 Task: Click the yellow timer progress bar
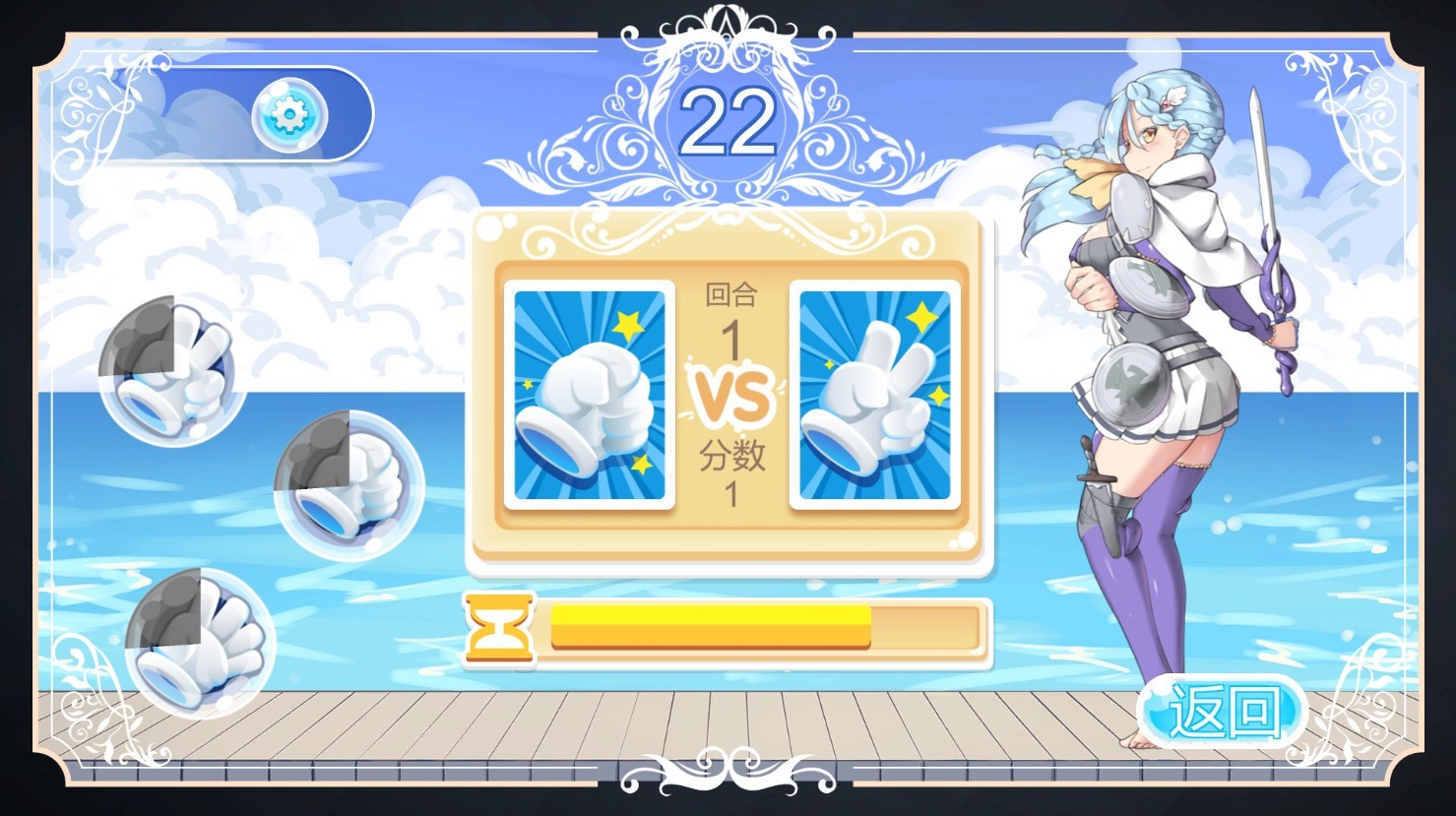(711, 623)
